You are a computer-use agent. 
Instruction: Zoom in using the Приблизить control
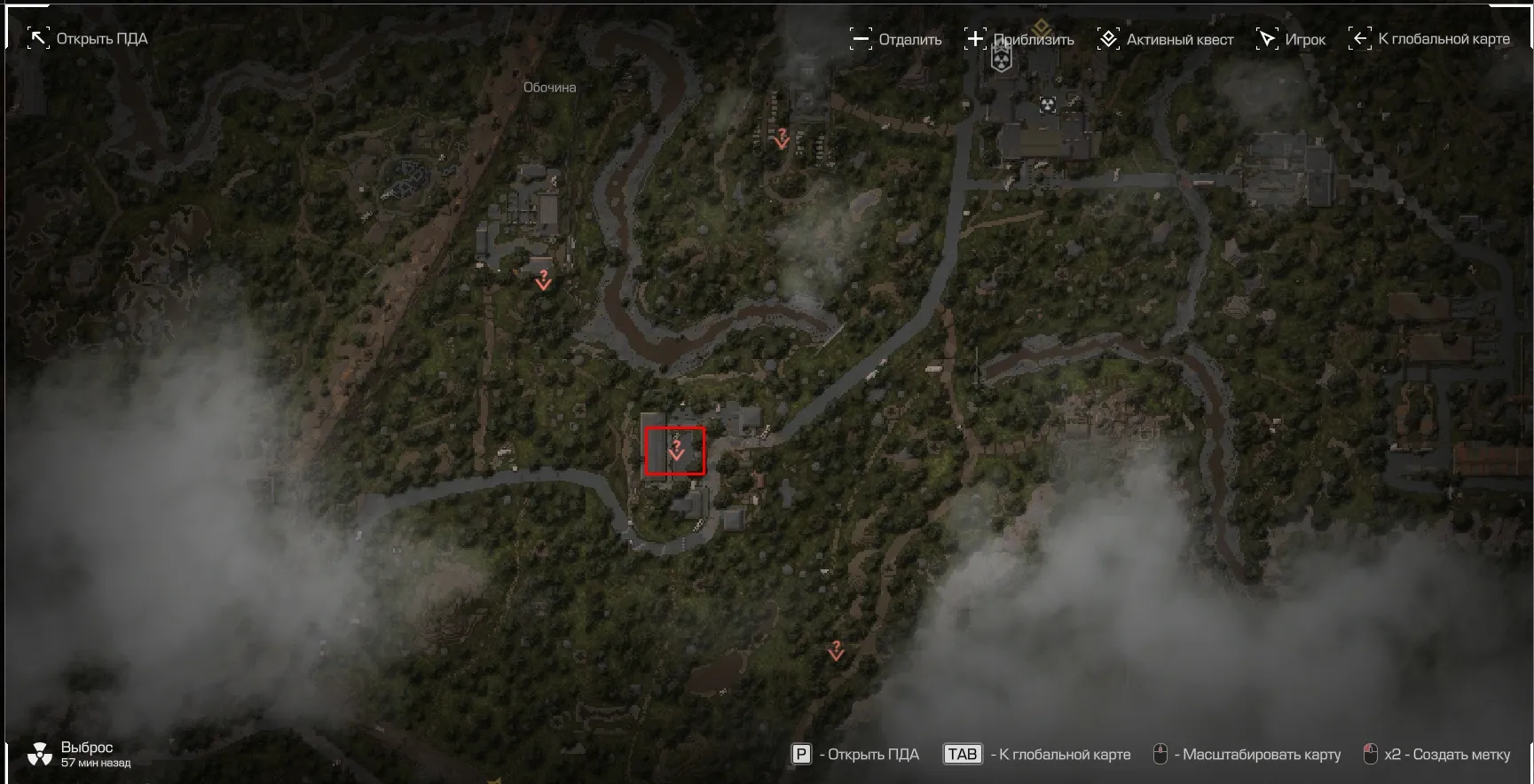[1019, 39]
